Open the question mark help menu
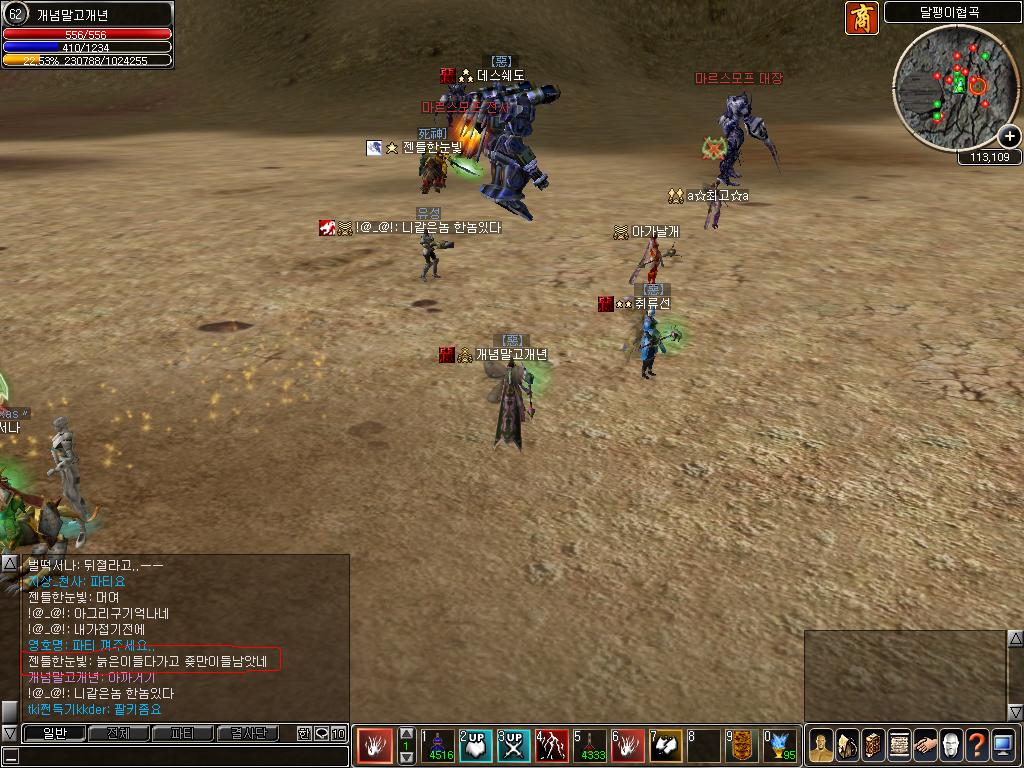Viewport: 1024px width, 768px height. [x=977, y=746]
